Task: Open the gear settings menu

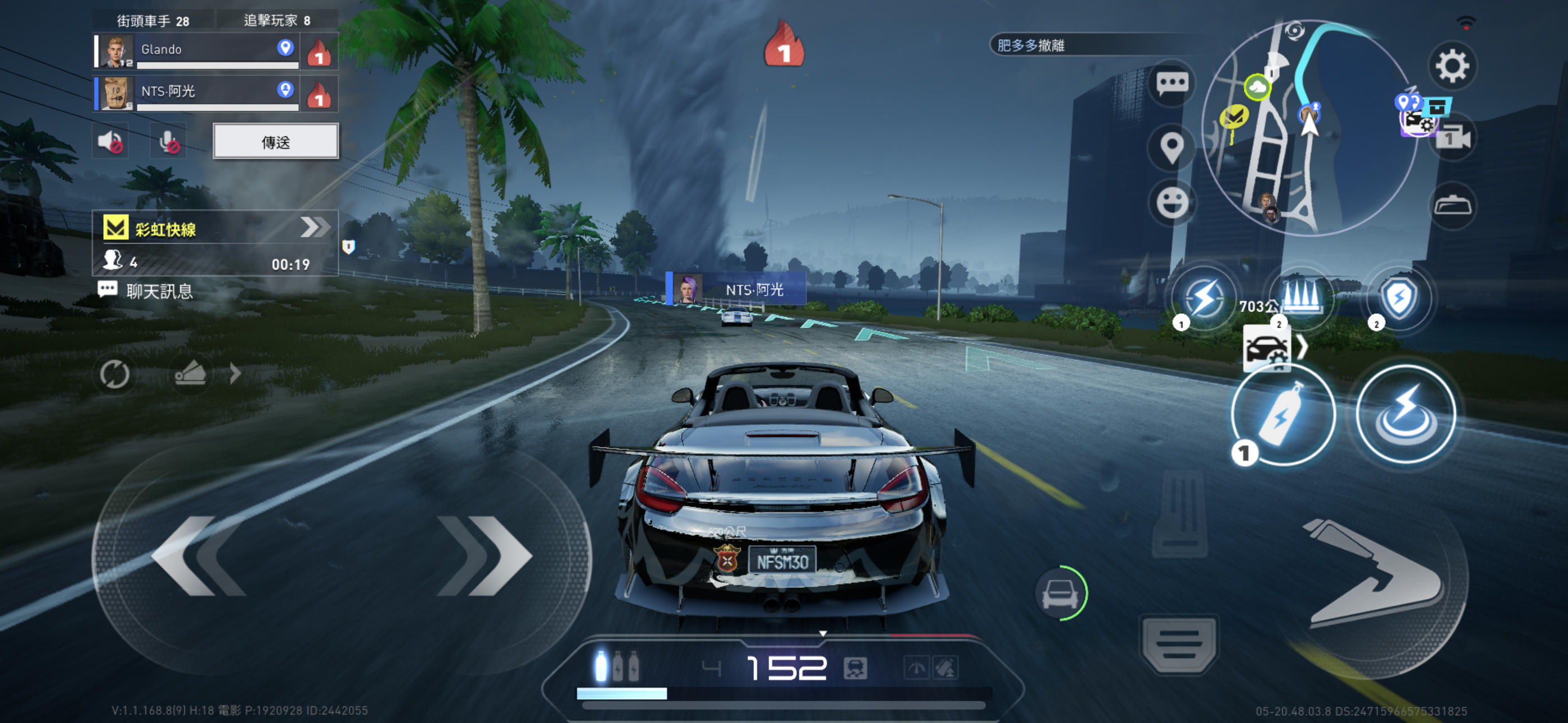Action: [x=1452, y=66]
